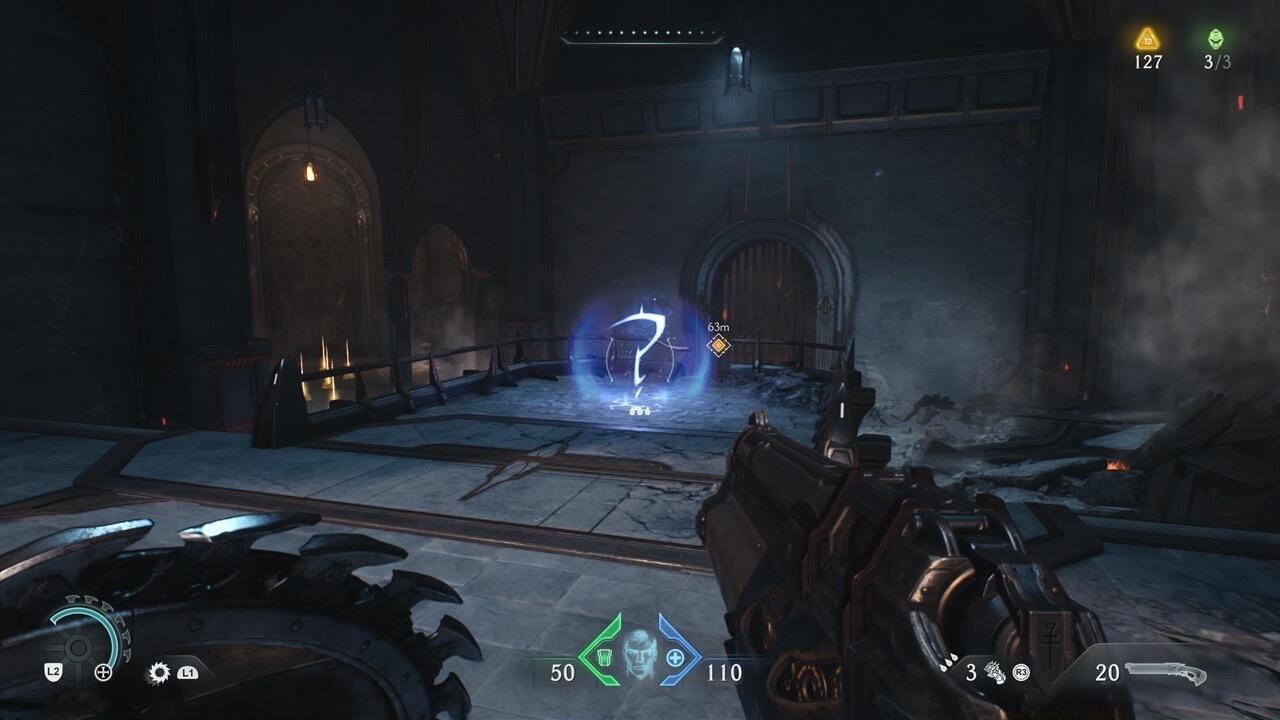Click the orange diamond objective marker

(x=718, y=346)
